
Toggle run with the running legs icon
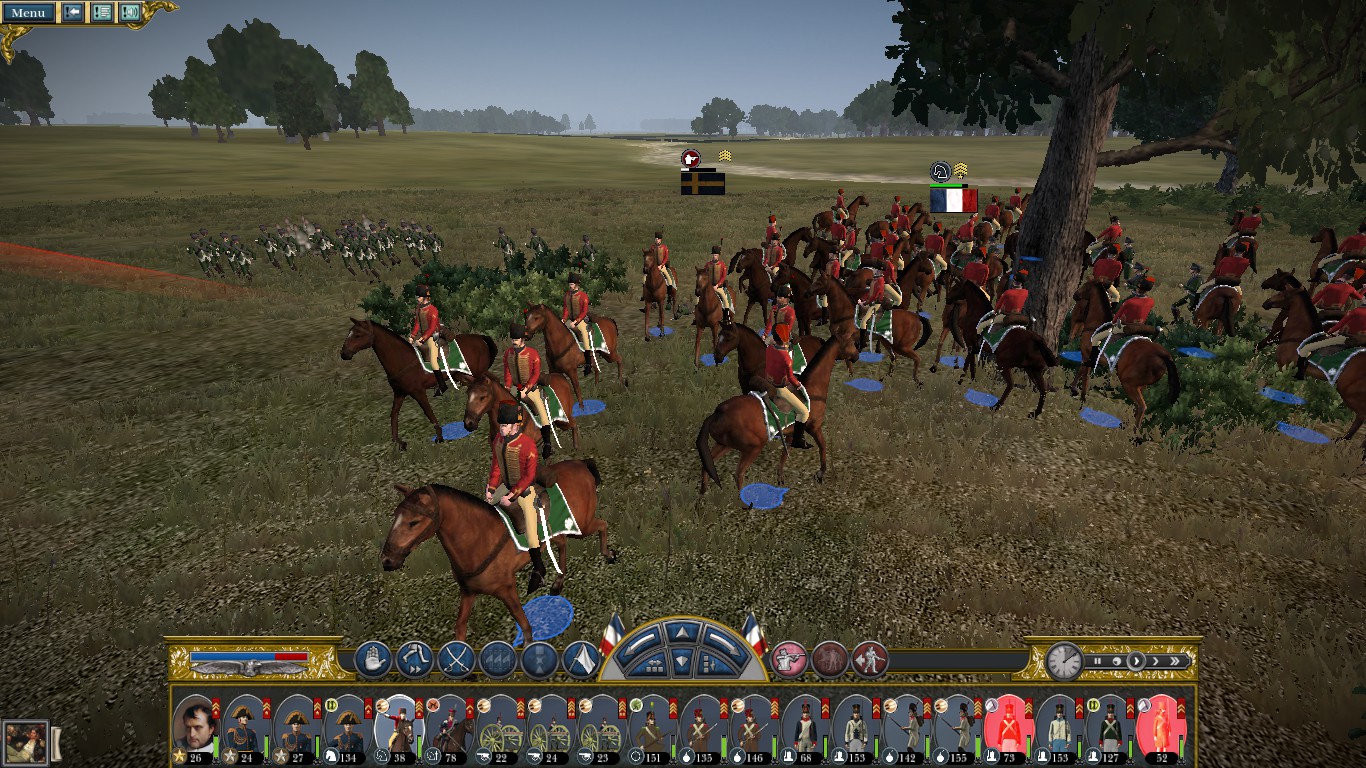[414, 660]
